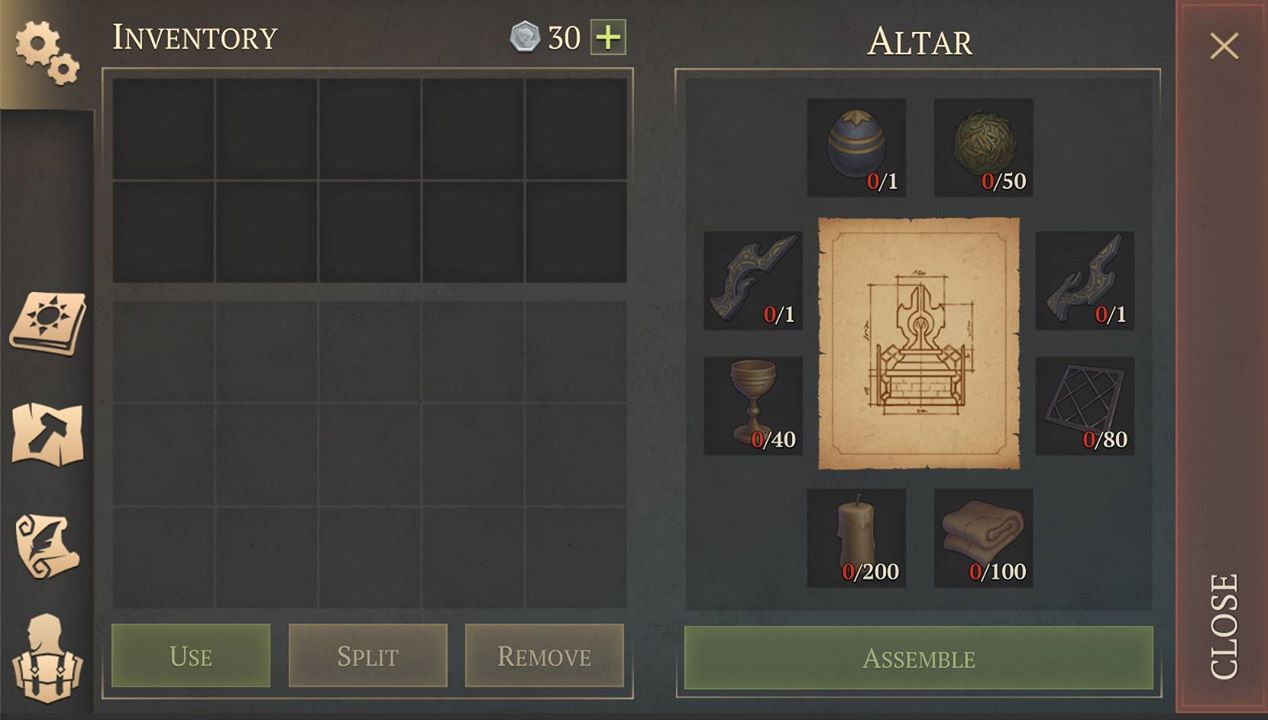Remove the selected inventory item
This screenshot has height=720, width=1268.
(x=544, y=656)
